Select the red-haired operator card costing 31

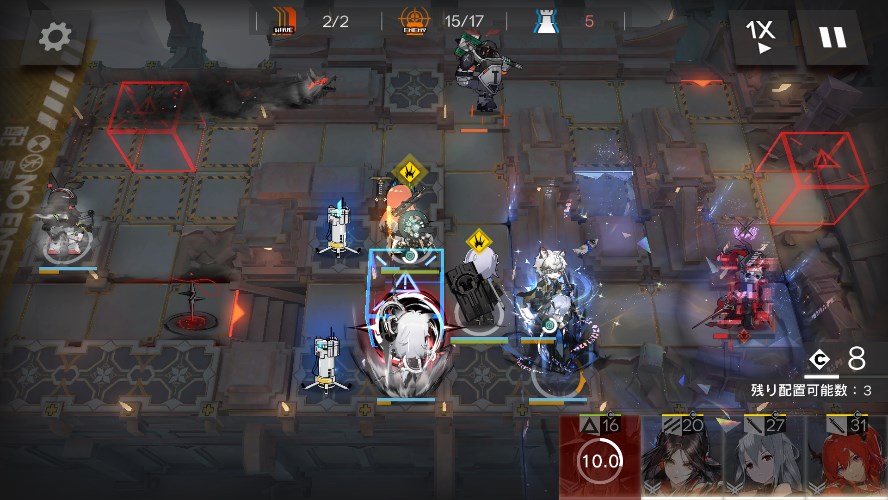click(846, 457)
